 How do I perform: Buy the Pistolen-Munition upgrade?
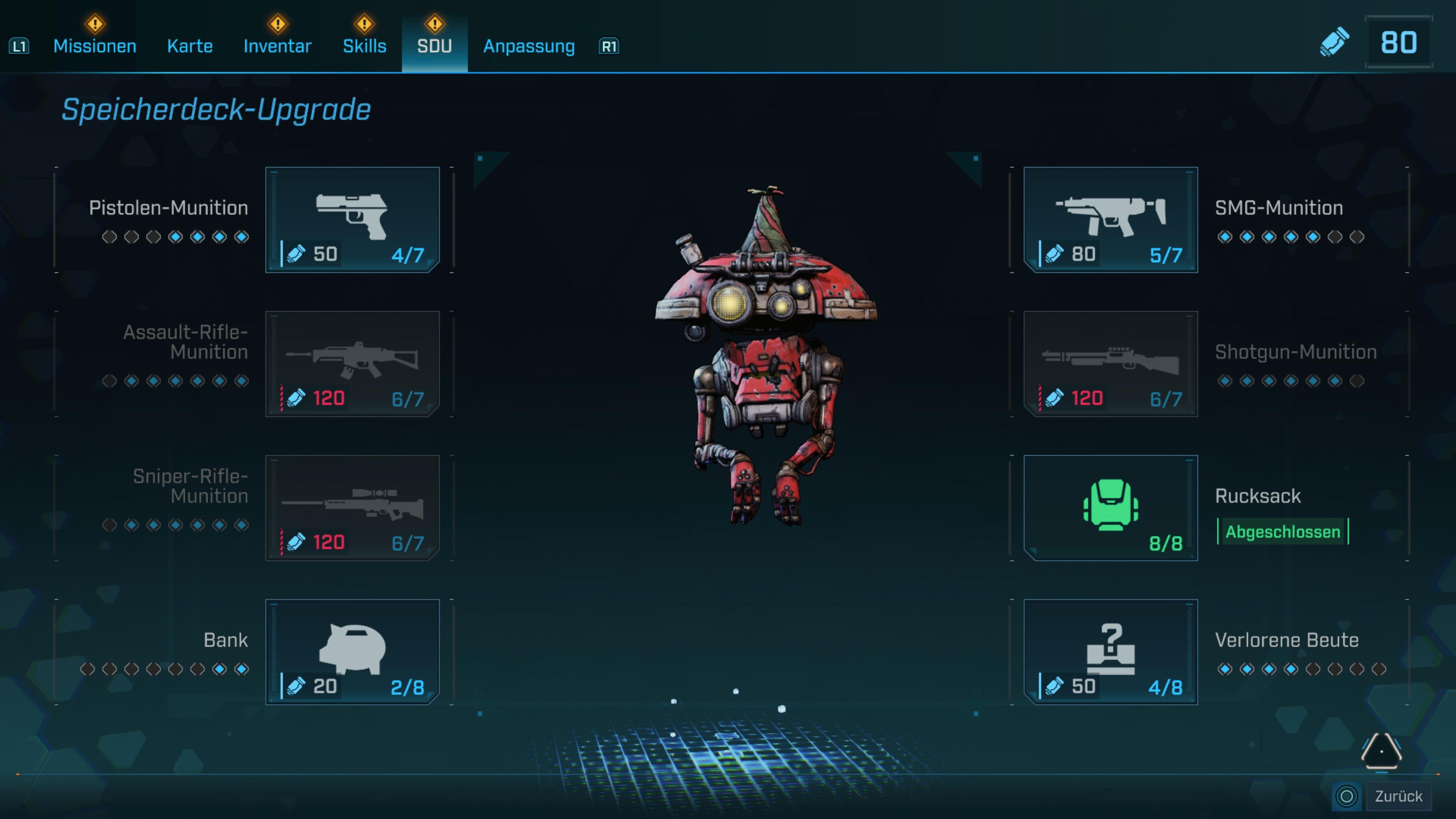click(352, 219)
